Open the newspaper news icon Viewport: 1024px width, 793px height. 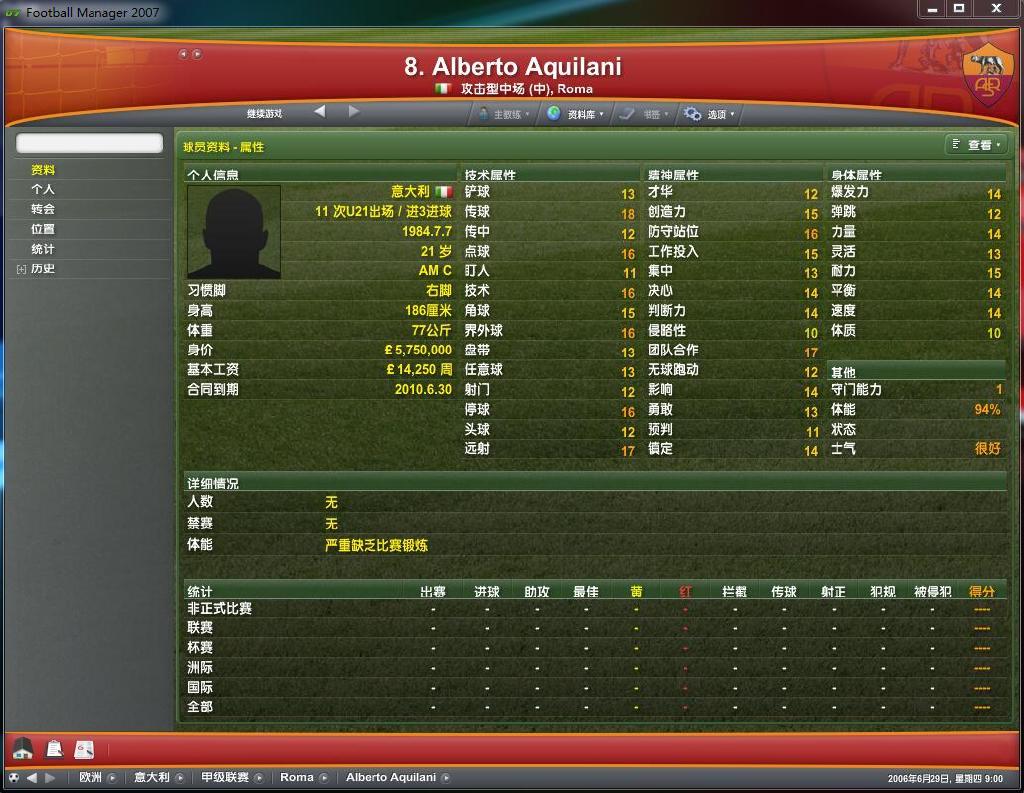point(84,748)
